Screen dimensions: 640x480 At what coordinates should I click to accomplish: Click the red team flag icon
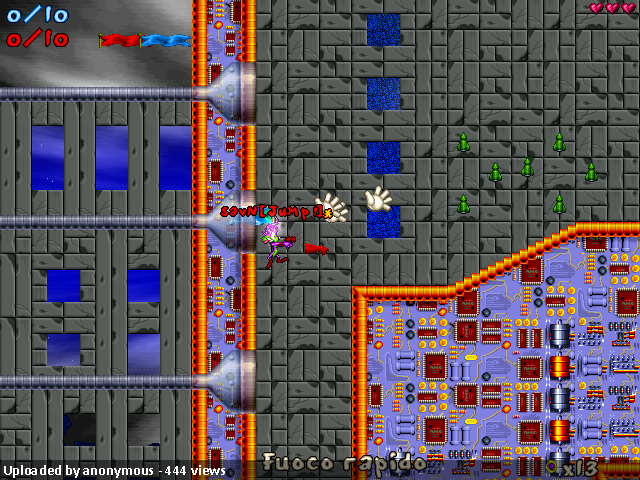coord(120,41)
